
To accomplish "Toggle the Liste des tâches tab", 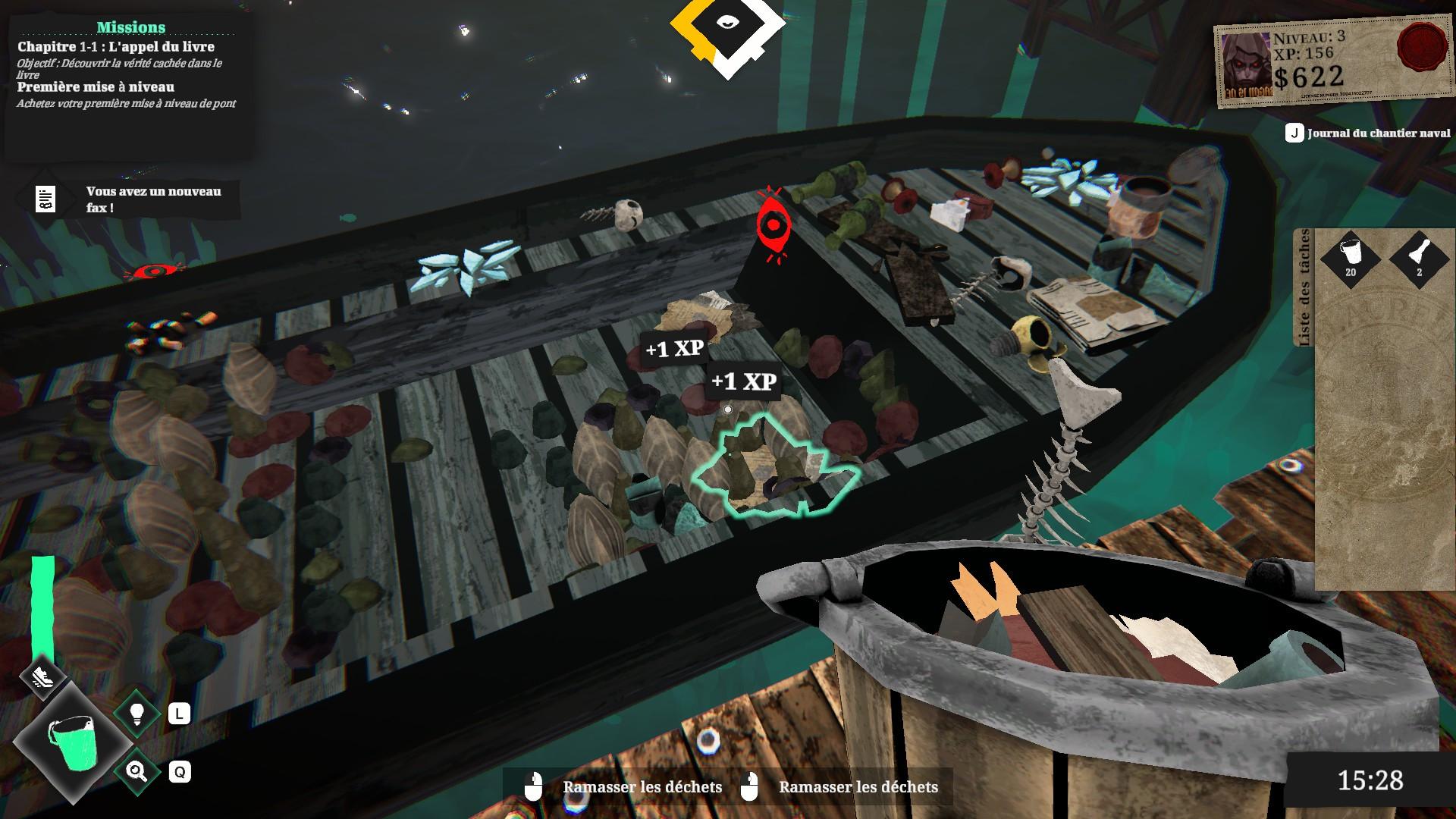I will tap(1304, 288).
